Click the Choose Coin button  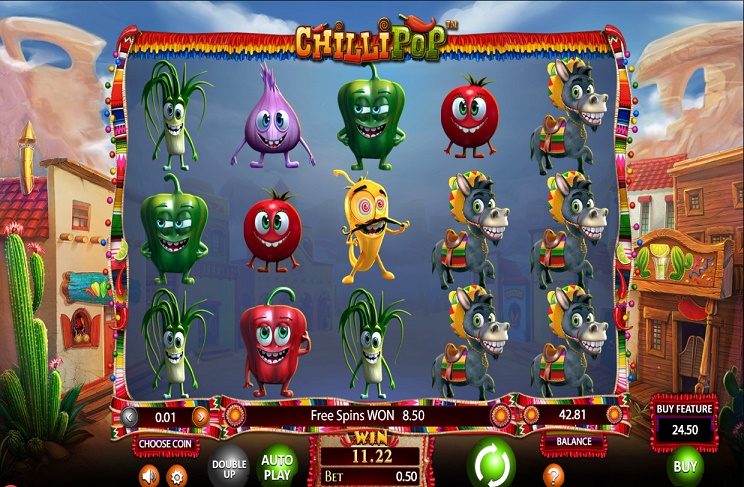coord(166,442)
